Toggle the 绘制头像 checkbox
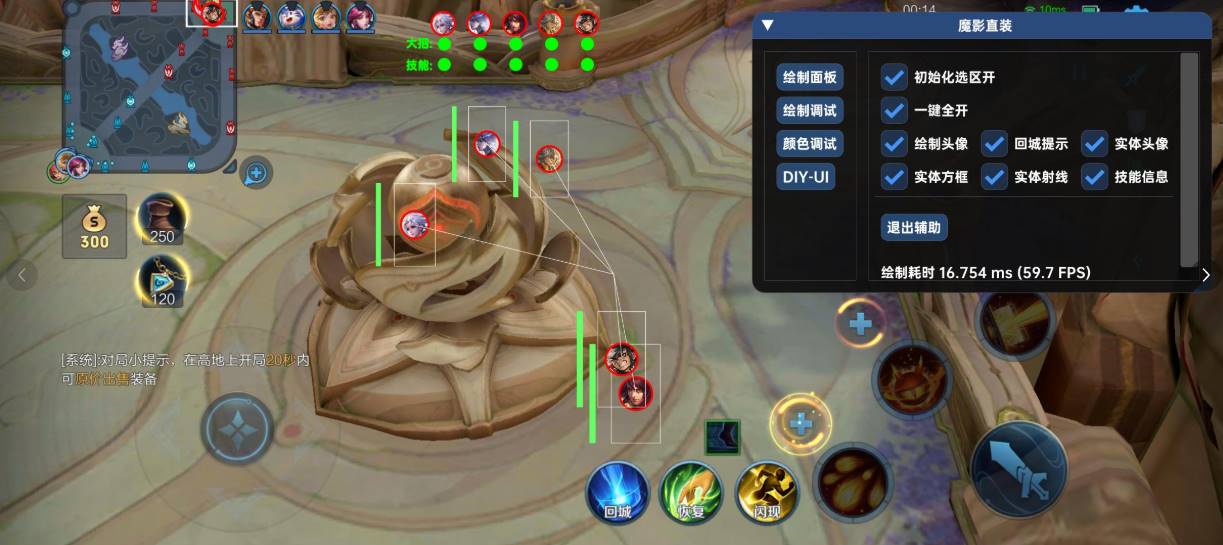 pyautogui.click(x=894, y=144)
